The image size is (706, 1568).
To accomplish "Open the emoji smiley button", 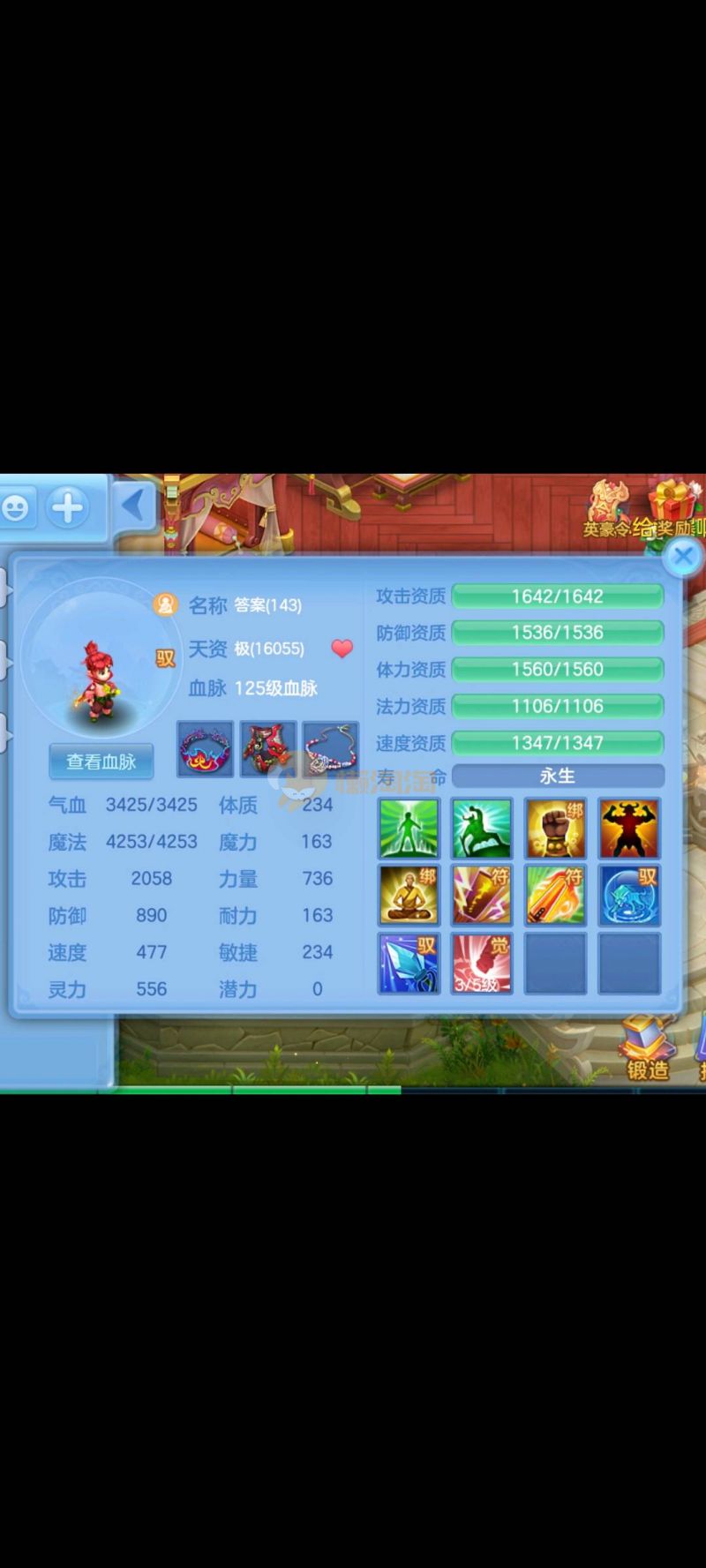I will coord(16,507).
